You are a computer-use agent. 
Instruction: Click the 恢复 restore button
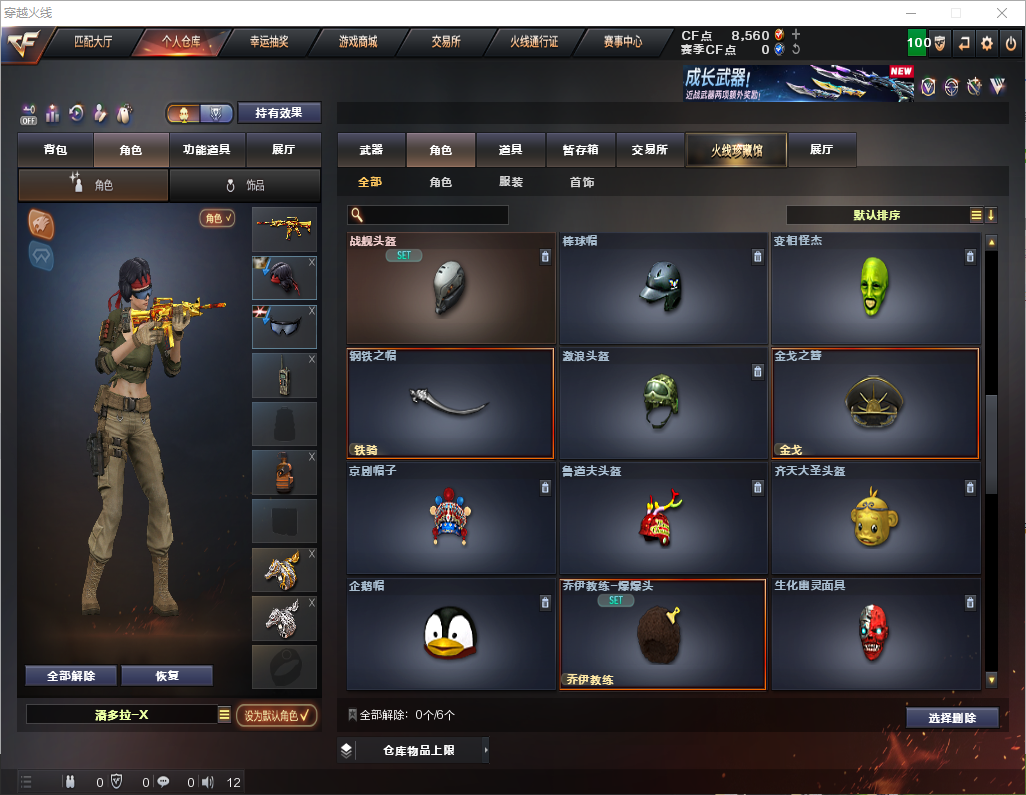click(x=167, y=676)
